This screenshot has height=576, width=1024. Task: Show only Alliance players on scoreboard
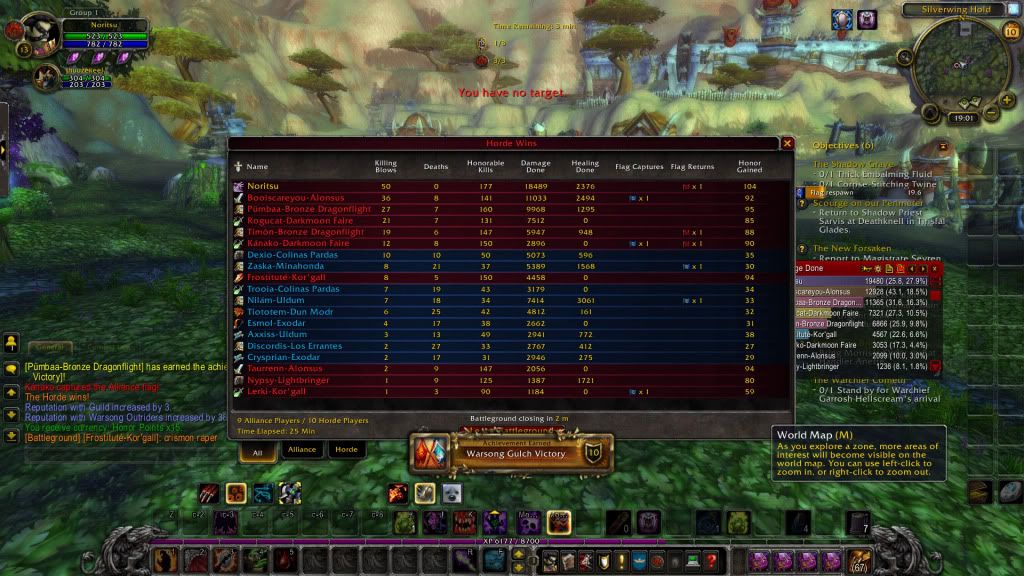tap(301, 450)
